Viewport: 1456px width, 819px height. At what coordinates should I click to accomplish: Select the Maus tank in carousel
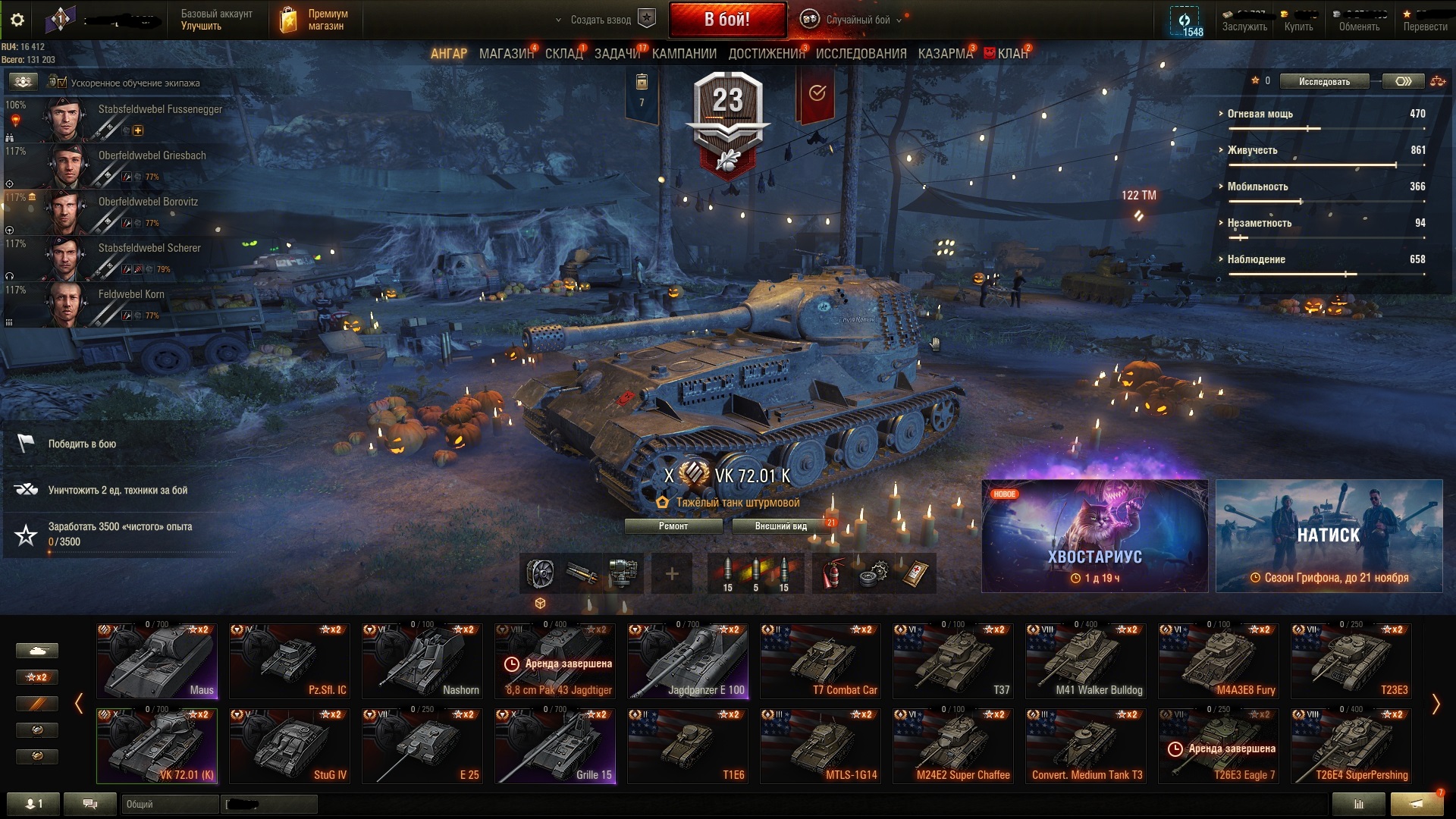[x=158, y=661]
